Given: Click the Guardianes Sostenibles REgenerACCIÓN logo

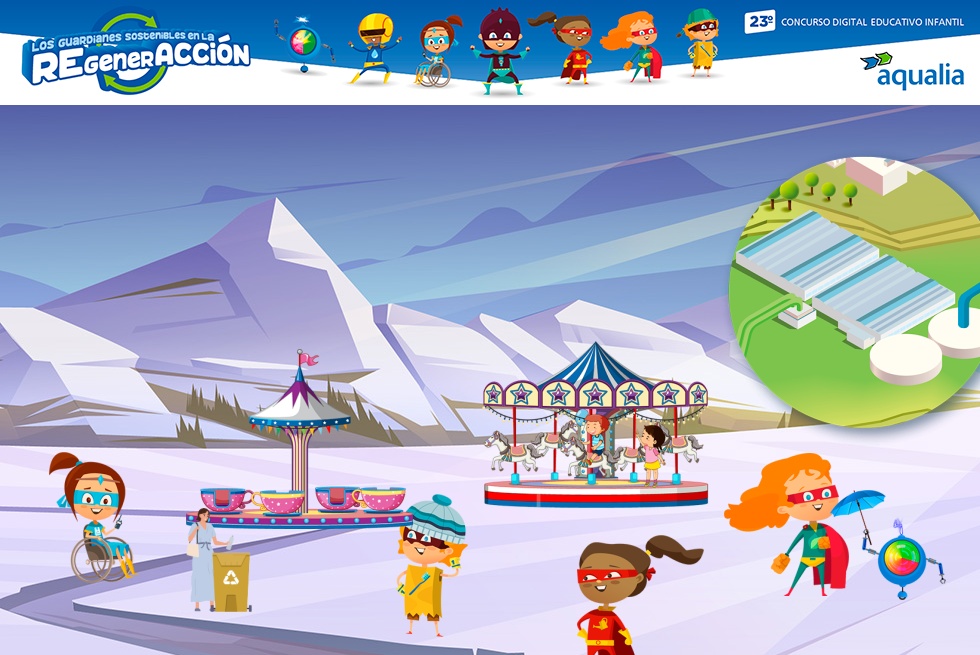Looking at the screenshot, I should click(x=136, y=54).
